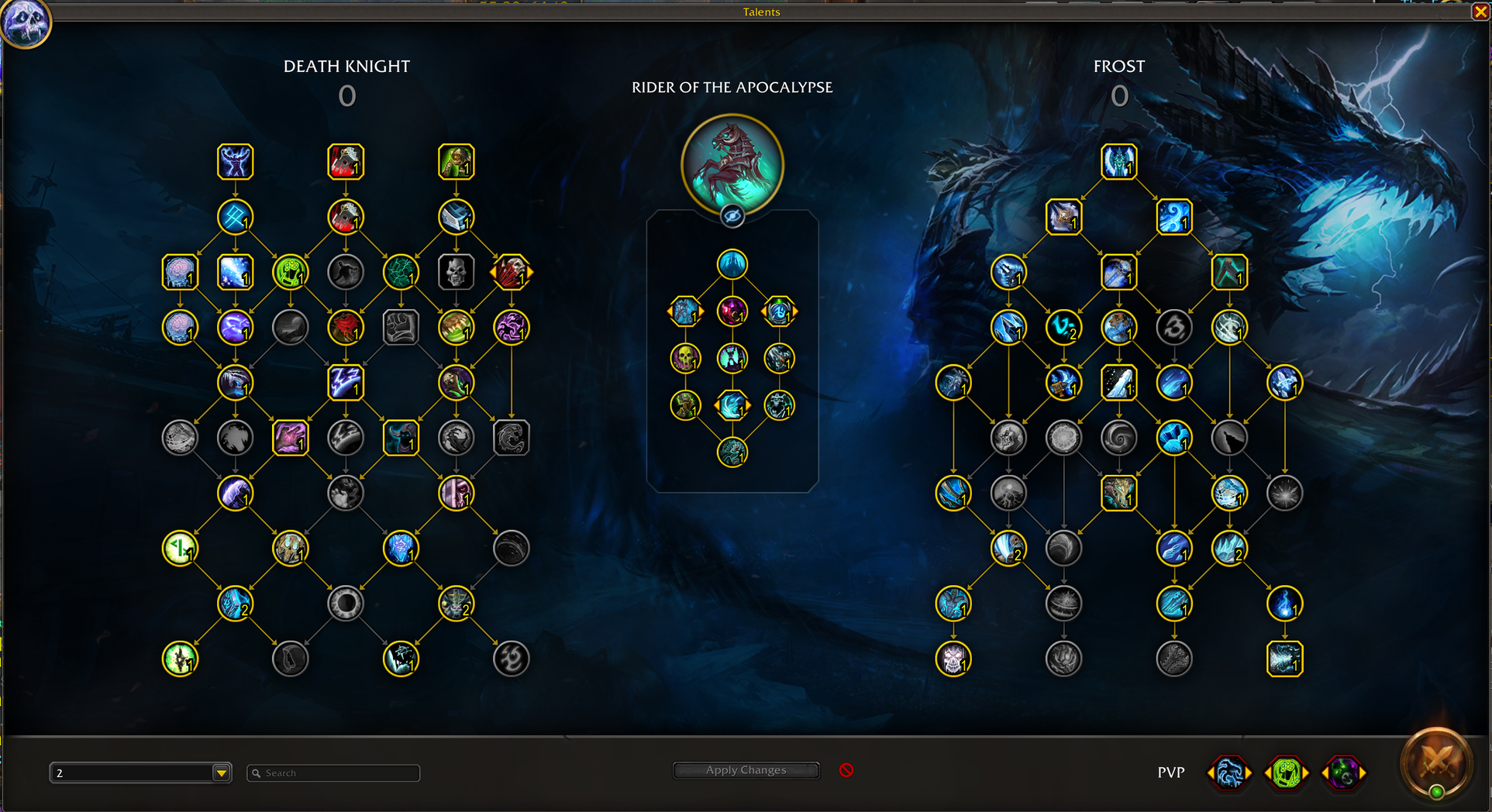Click the Apply Changes button
Viewport: 1492px width, 812px height.
pos(746,770)
